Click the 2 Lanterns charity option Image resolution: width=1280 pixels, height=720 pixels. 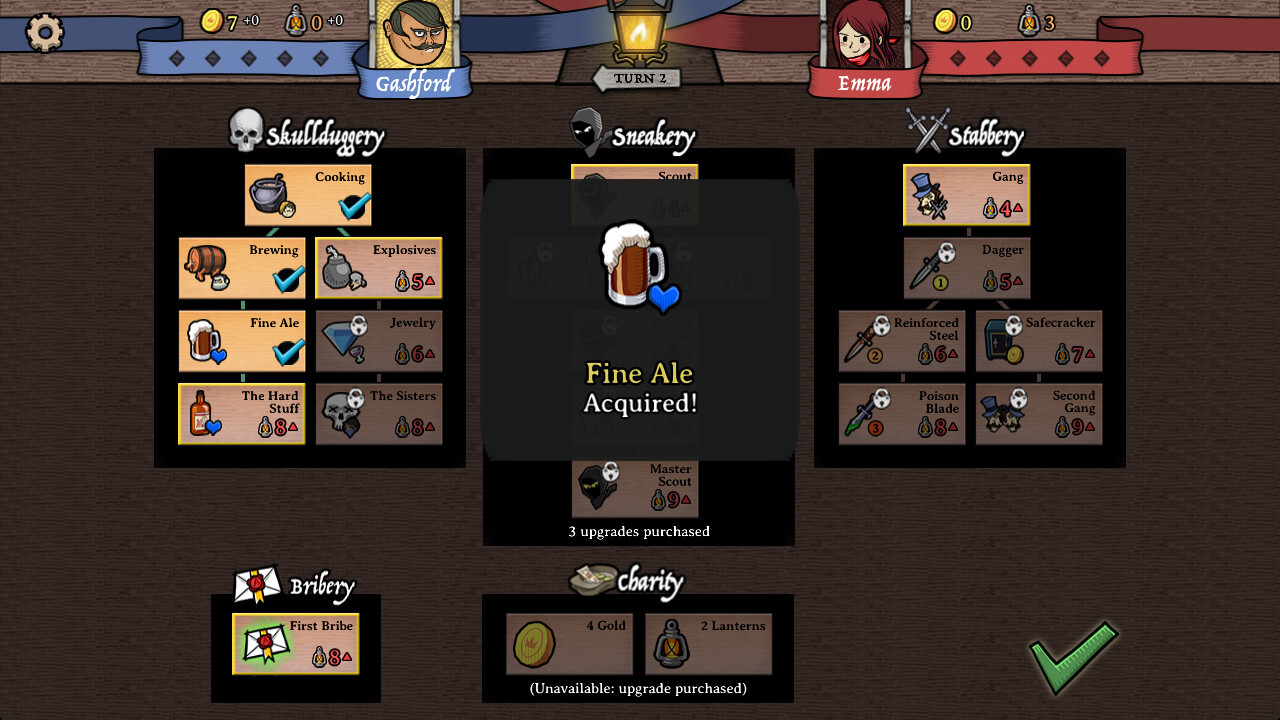click(x=709, y=644)
